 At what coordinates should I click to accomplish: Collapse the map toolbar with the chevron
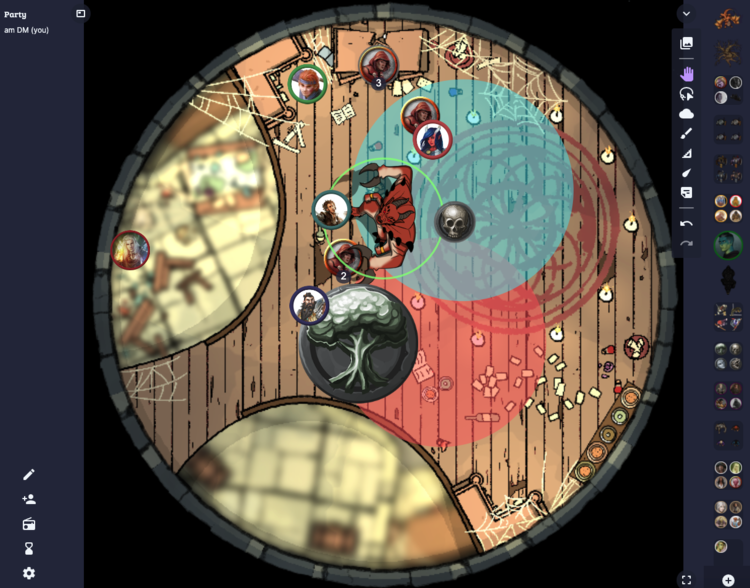click(686, 14)
